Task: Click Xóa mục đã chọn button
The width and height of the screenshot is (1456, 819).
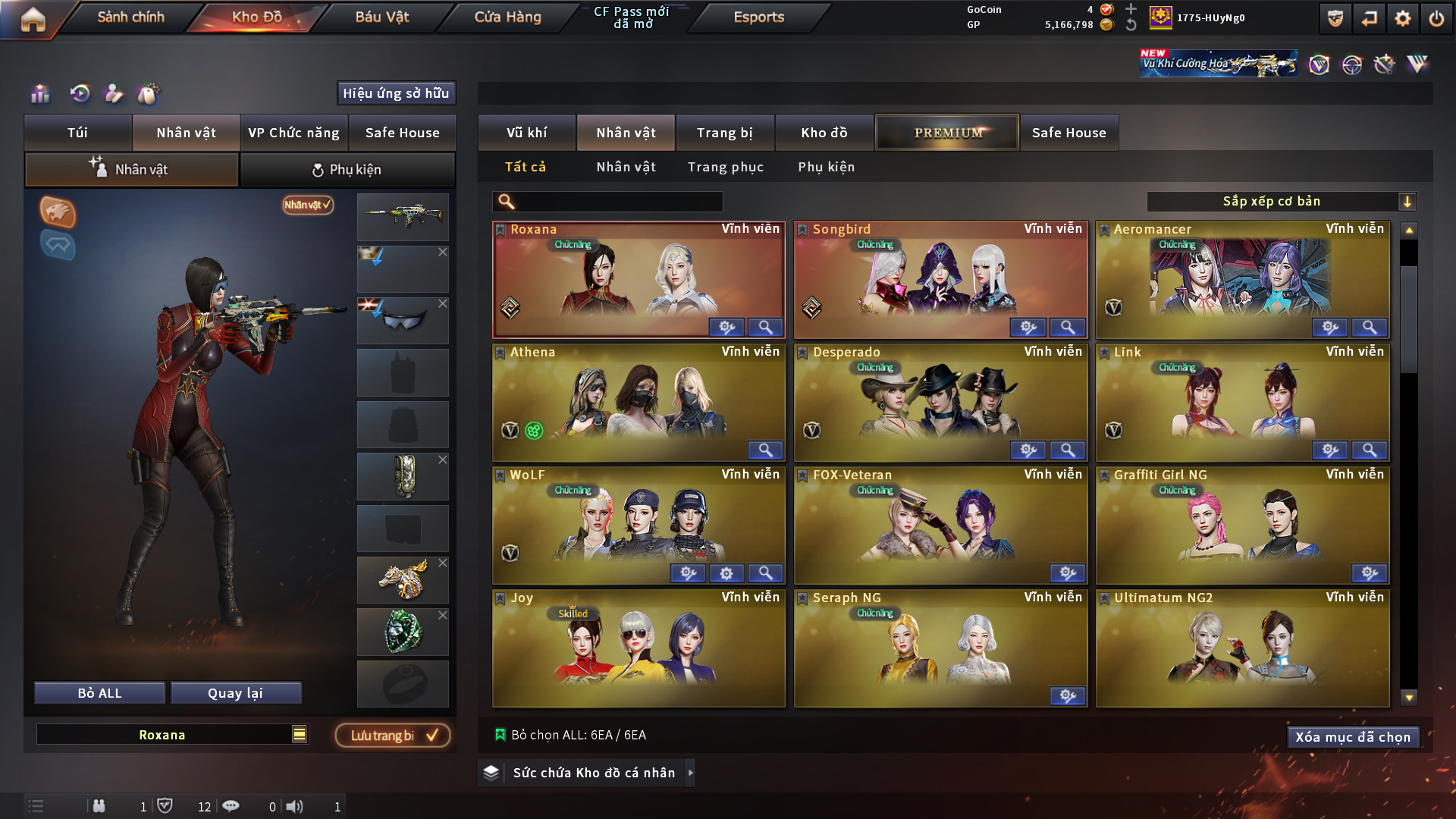Action: coord(1352,737)
